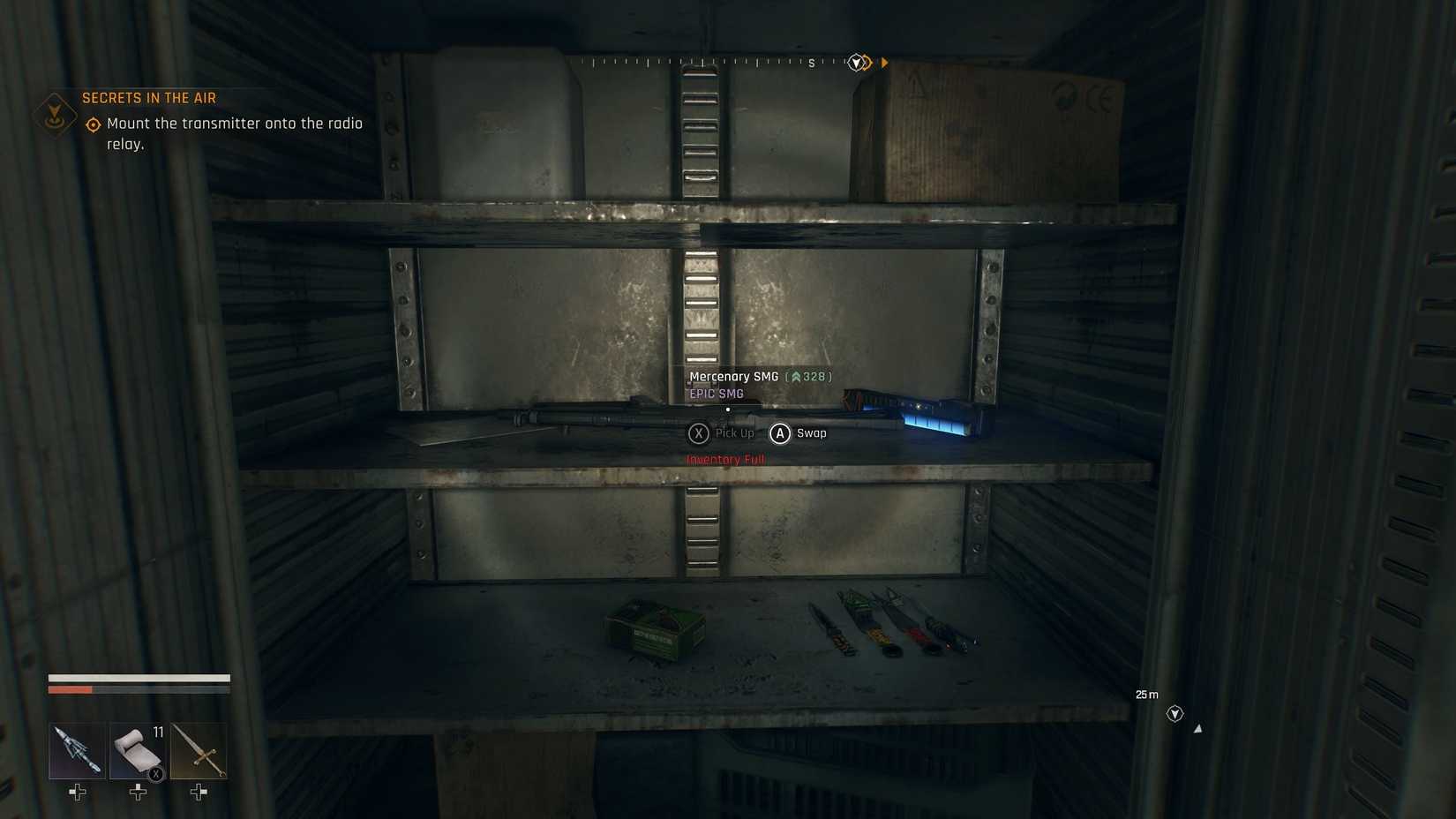1456x819 pixels.
Task: Select the Secrets in the Air quest title
Action: [x=149, y=97]
